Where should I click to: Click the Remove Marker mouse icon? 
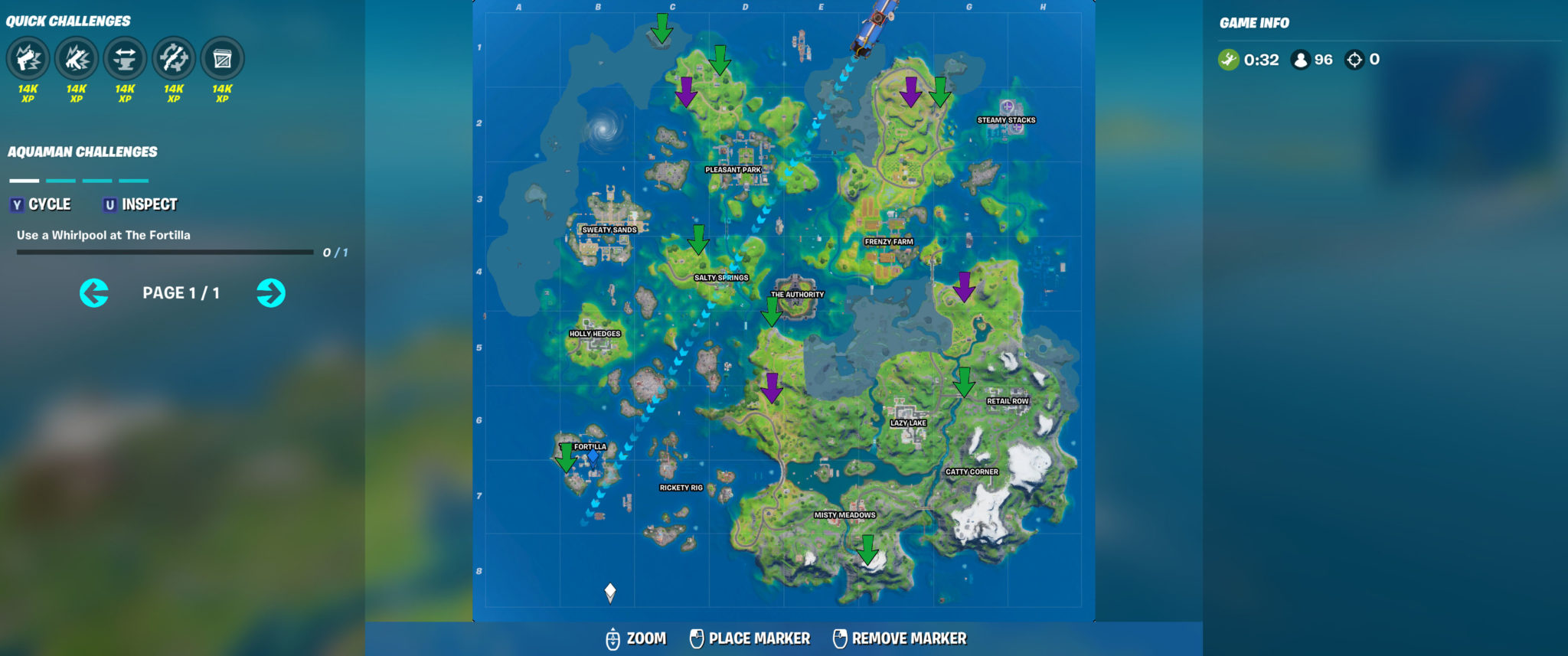point(838,637)
